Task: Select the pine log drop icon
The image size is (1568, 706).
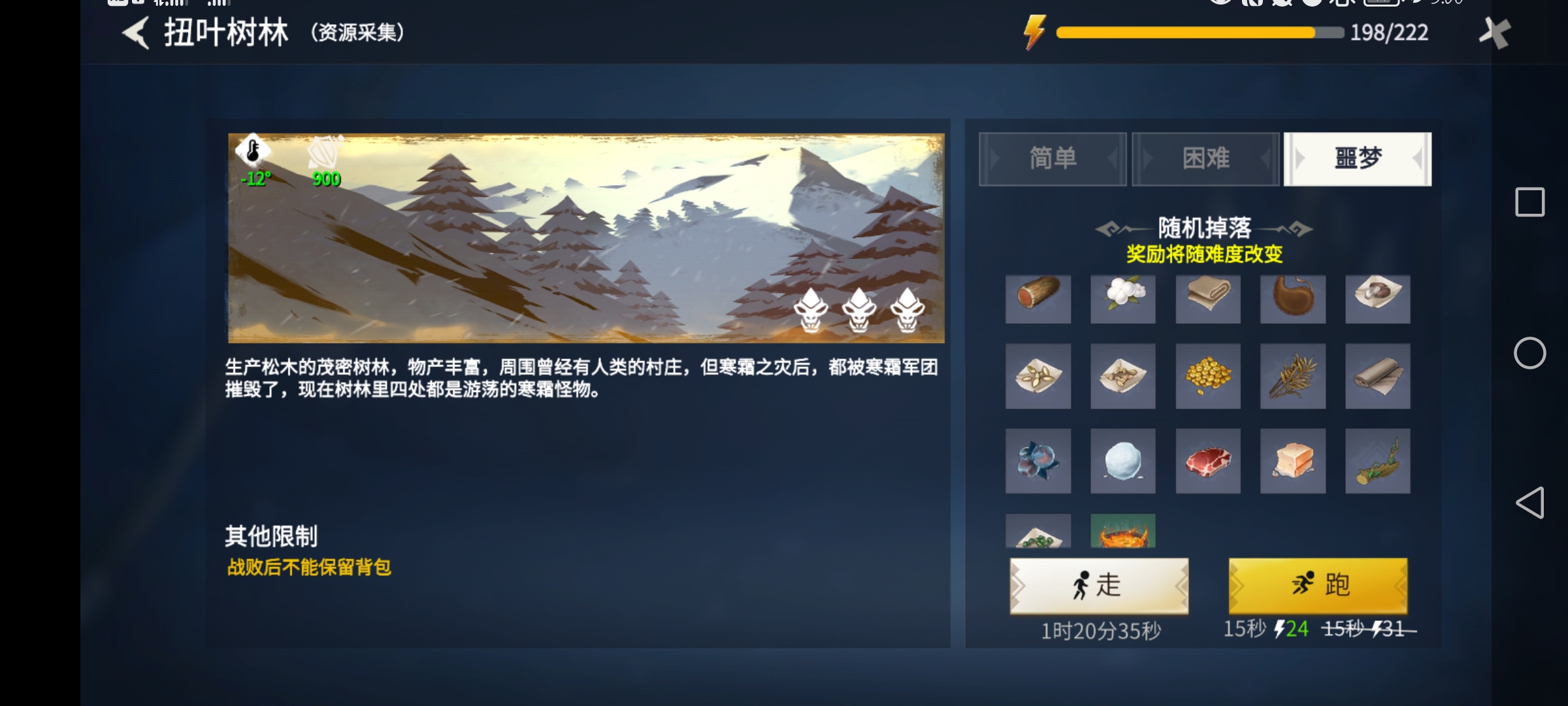Action: pyautogui.click(x=1039, y=299)
